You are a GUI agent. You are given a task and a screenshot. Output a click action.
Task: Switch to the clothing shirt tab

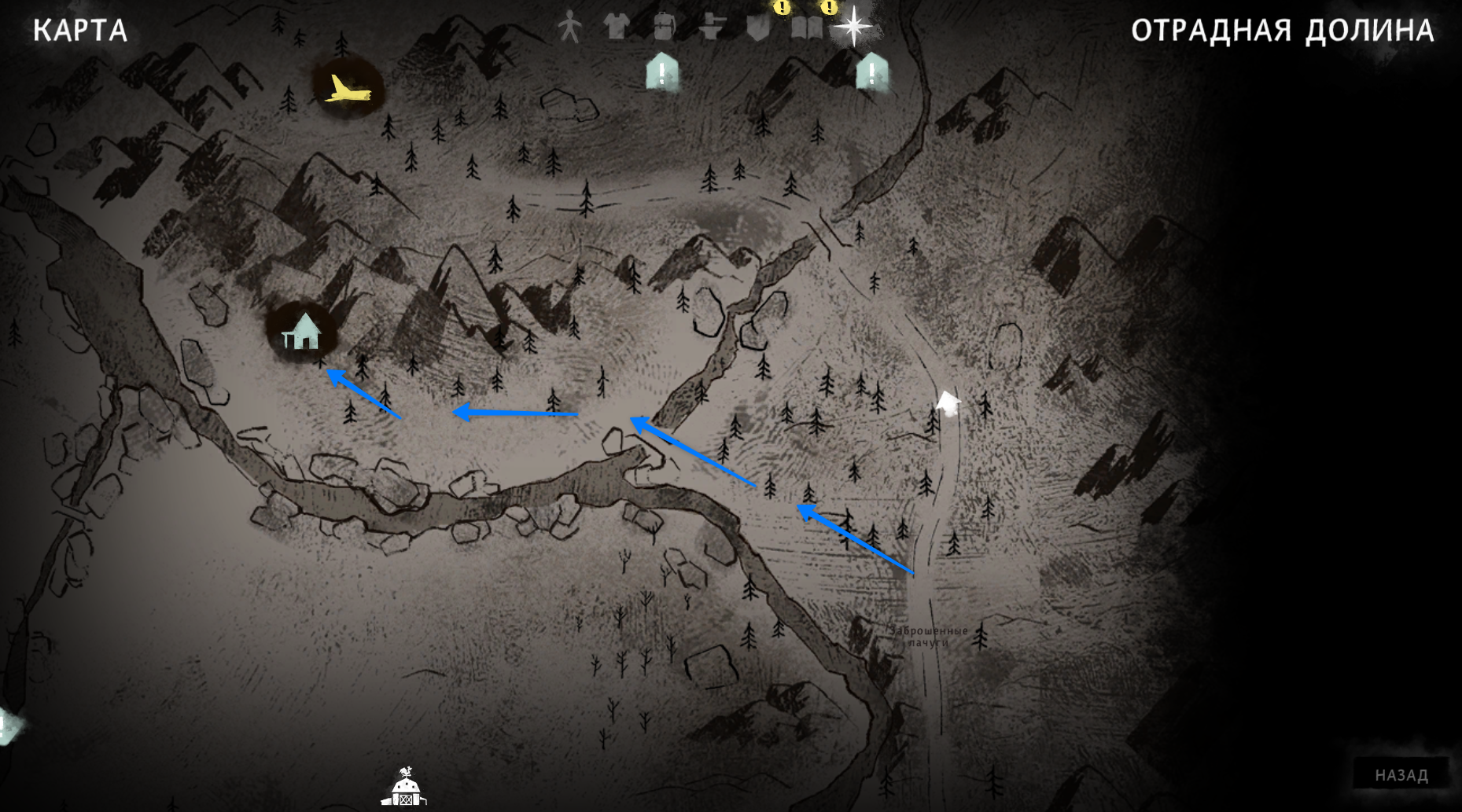pyautogui.click(x=617, y=27)
